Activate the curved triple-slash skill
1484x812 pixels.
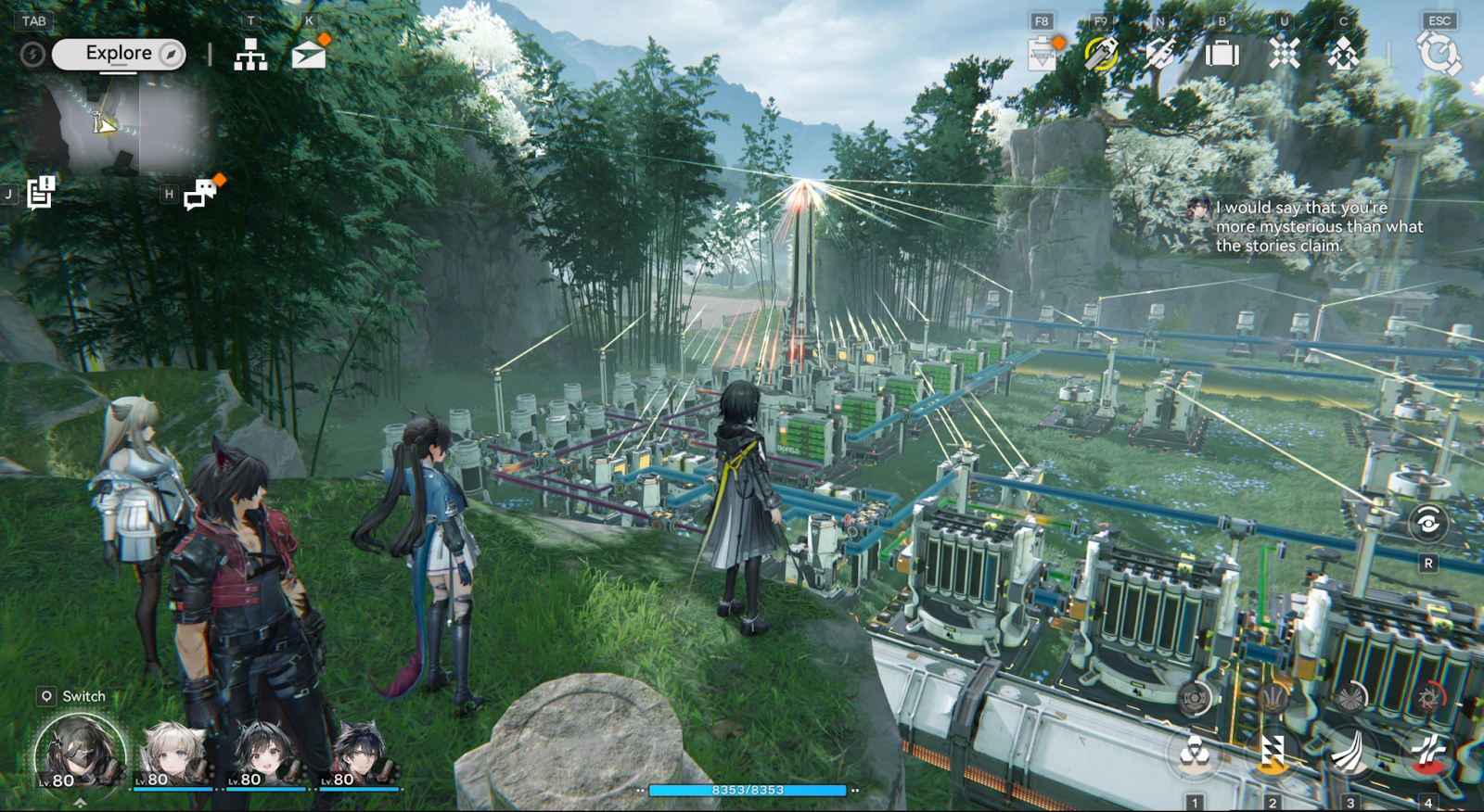click(x=1350, y=753)
